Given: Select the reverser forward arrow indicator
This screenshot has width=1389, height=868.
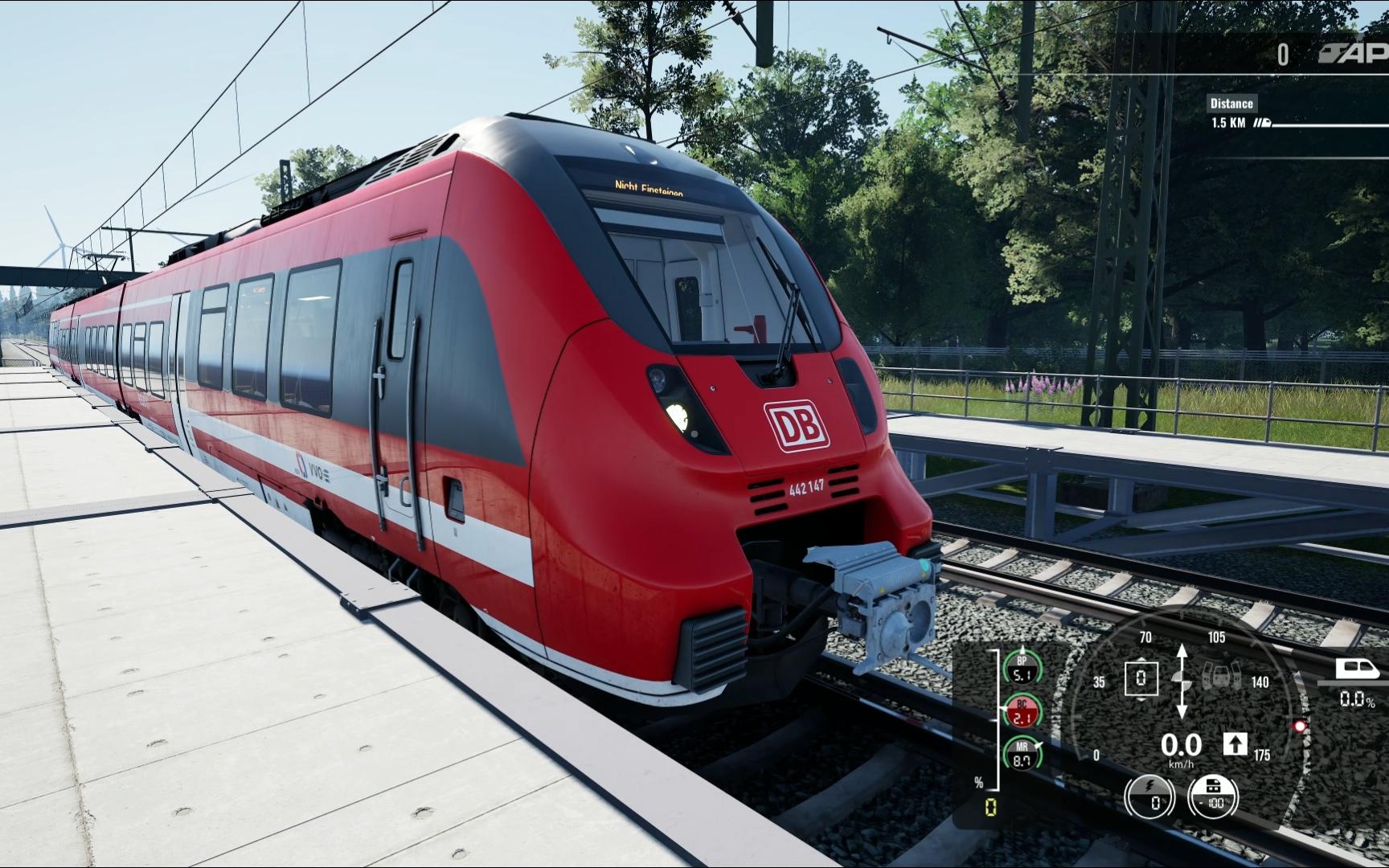Looking at the screenshot, I should [x=1235, y=743].
